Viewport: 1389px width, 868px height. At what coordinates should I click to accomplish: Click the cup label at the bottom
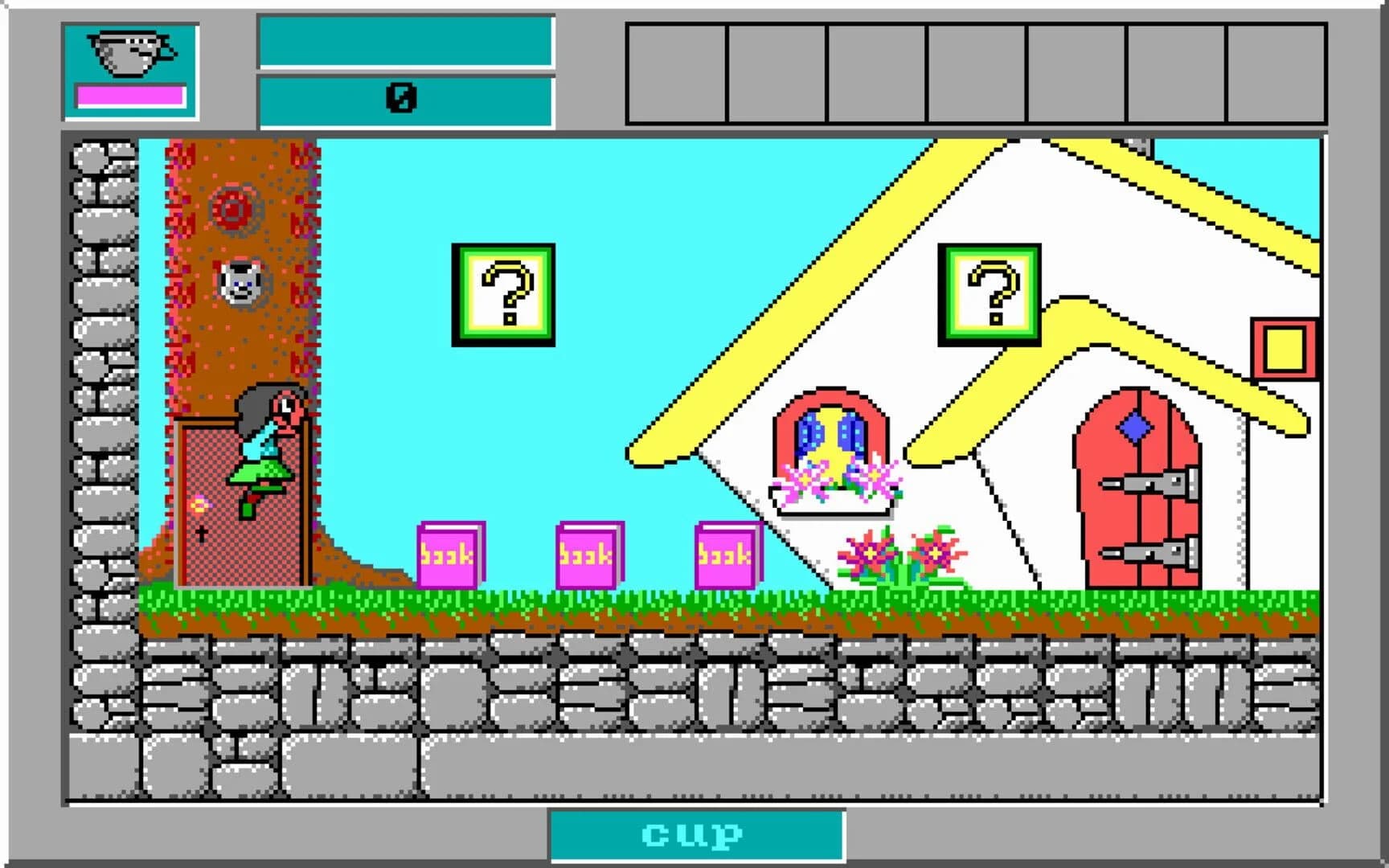pyautogui.click(x=691, y=836)
